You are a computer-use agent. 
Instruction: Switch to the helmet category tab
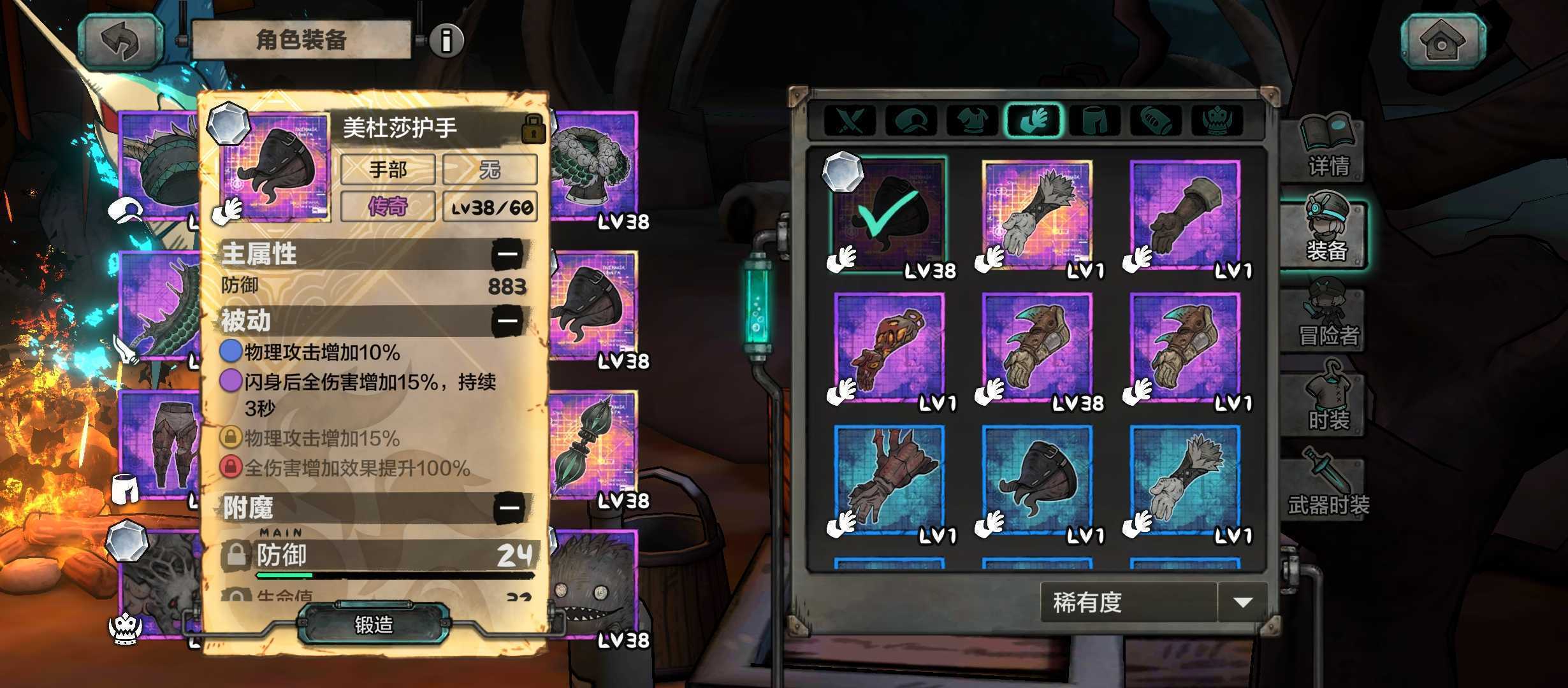911,120
